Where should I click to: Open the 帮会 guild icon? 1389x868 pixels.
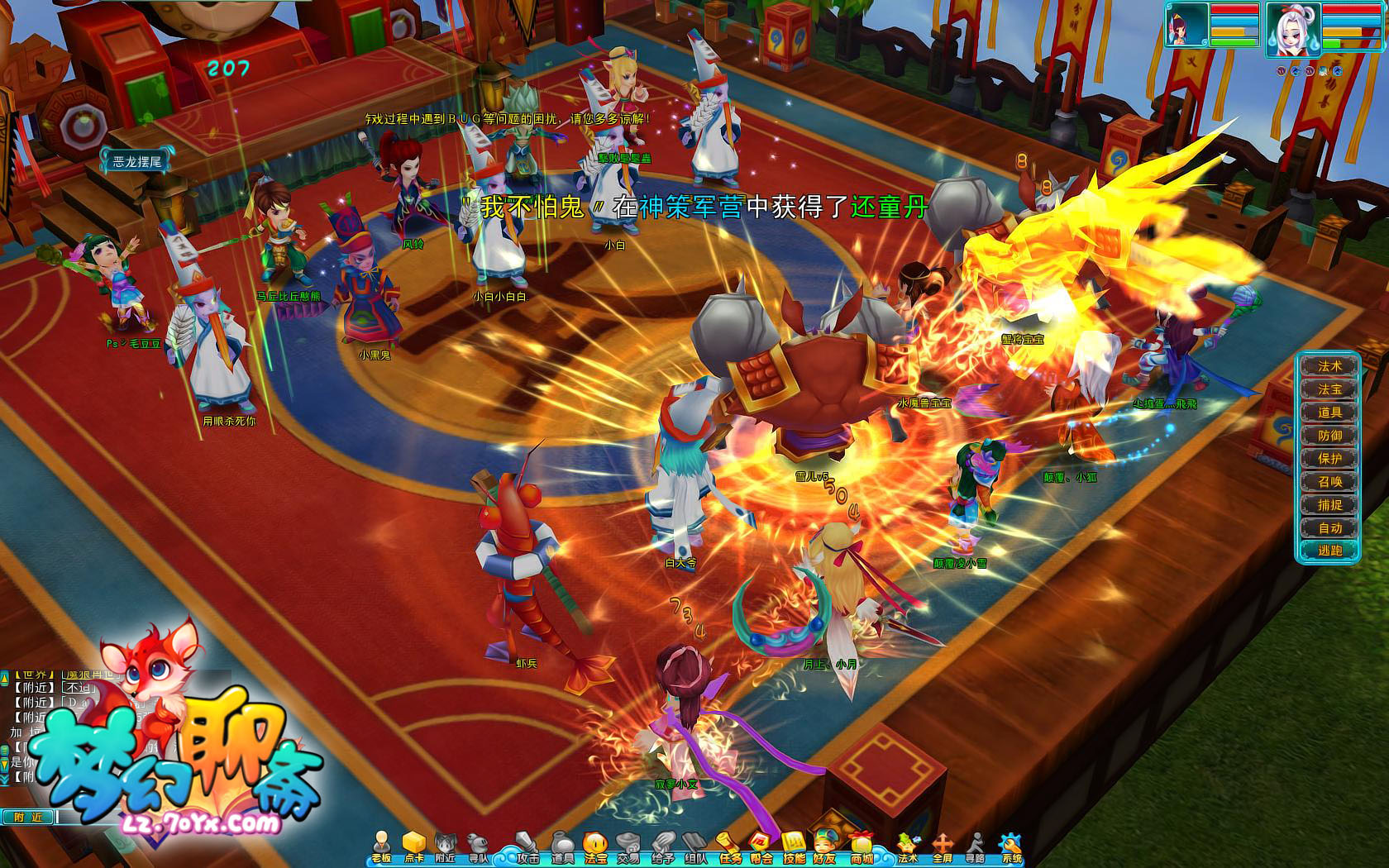tap(761, 847)
